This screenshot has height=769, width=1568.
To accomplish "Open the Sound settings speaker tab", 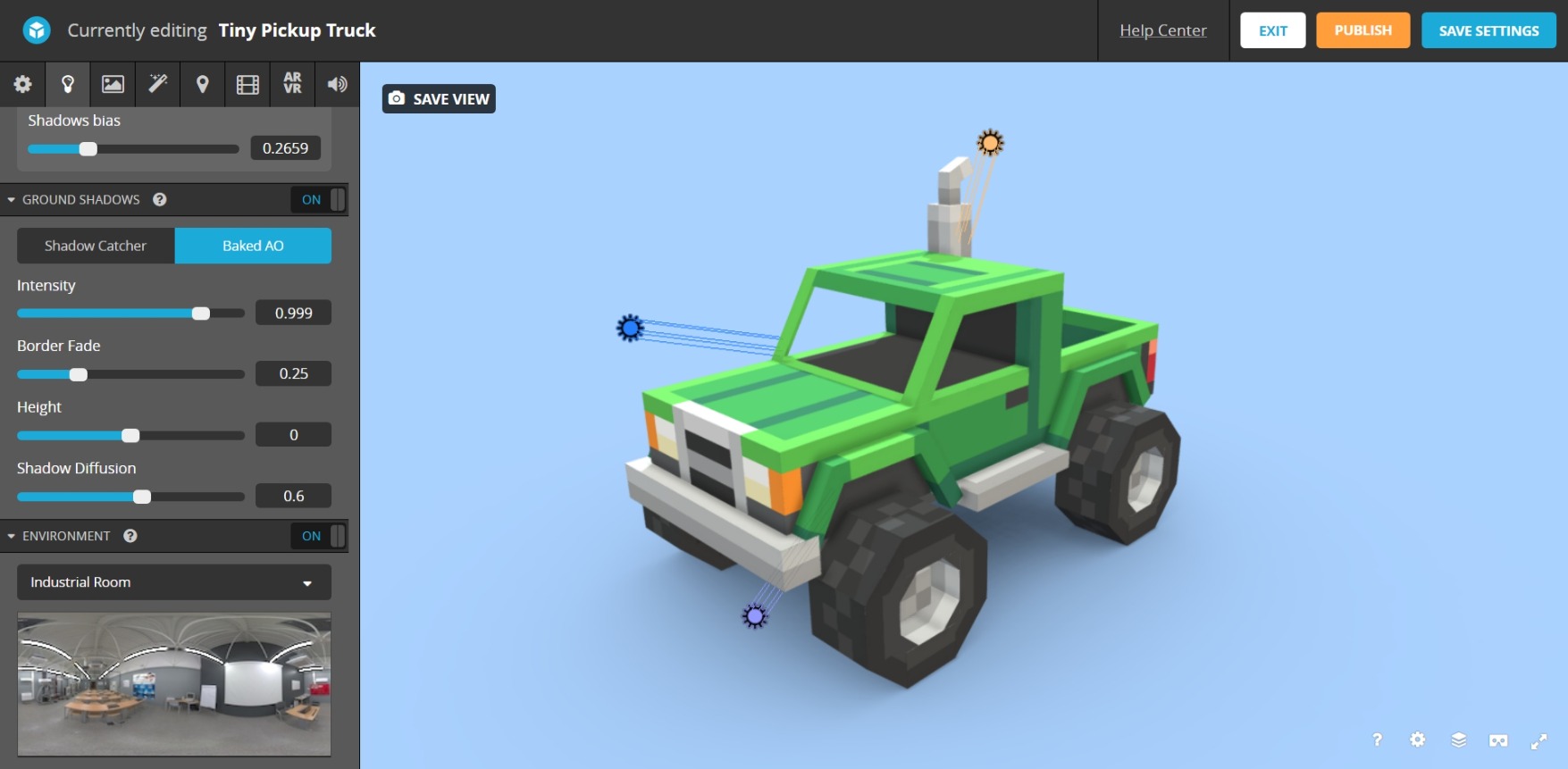I will pyautogui.click(x=337, y=84).
